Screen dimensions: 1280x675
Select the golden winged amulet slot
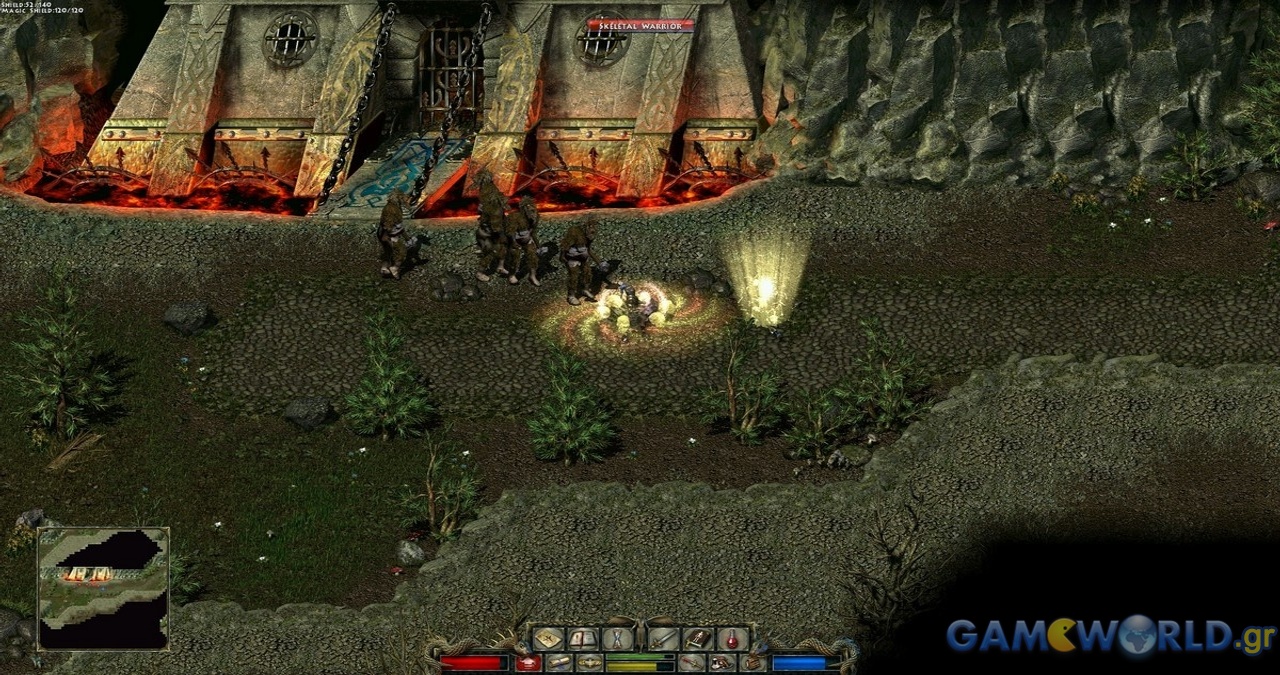pyautogui.click(x=590, y=663)
